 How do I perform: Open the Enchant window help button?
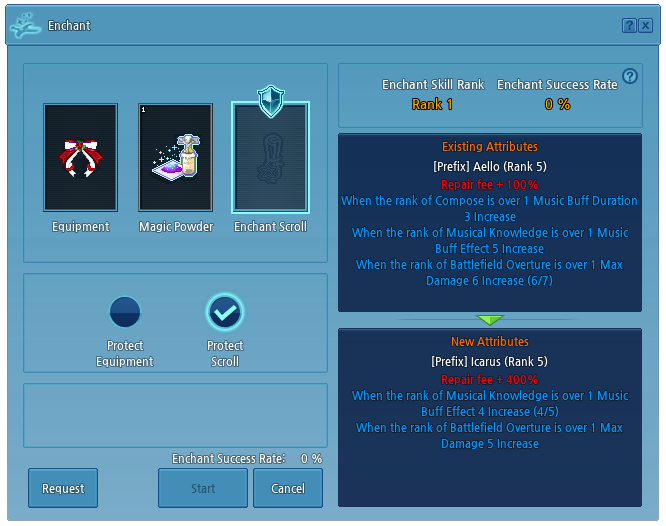(x=629, y=26)
